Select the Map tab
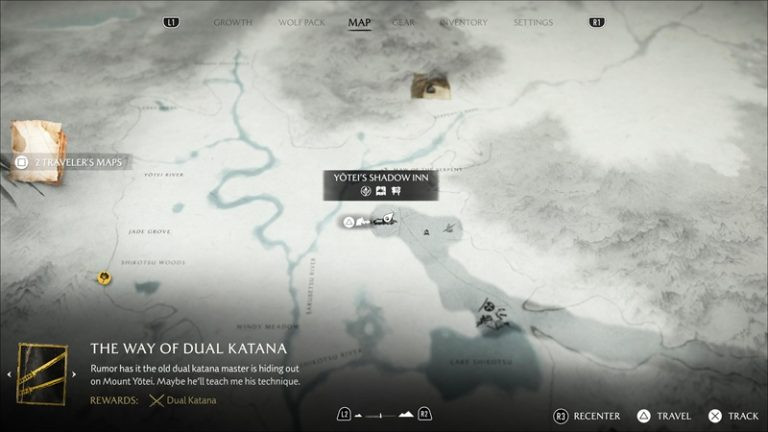Screen dimensions: 768x432 tap(359, 22)
